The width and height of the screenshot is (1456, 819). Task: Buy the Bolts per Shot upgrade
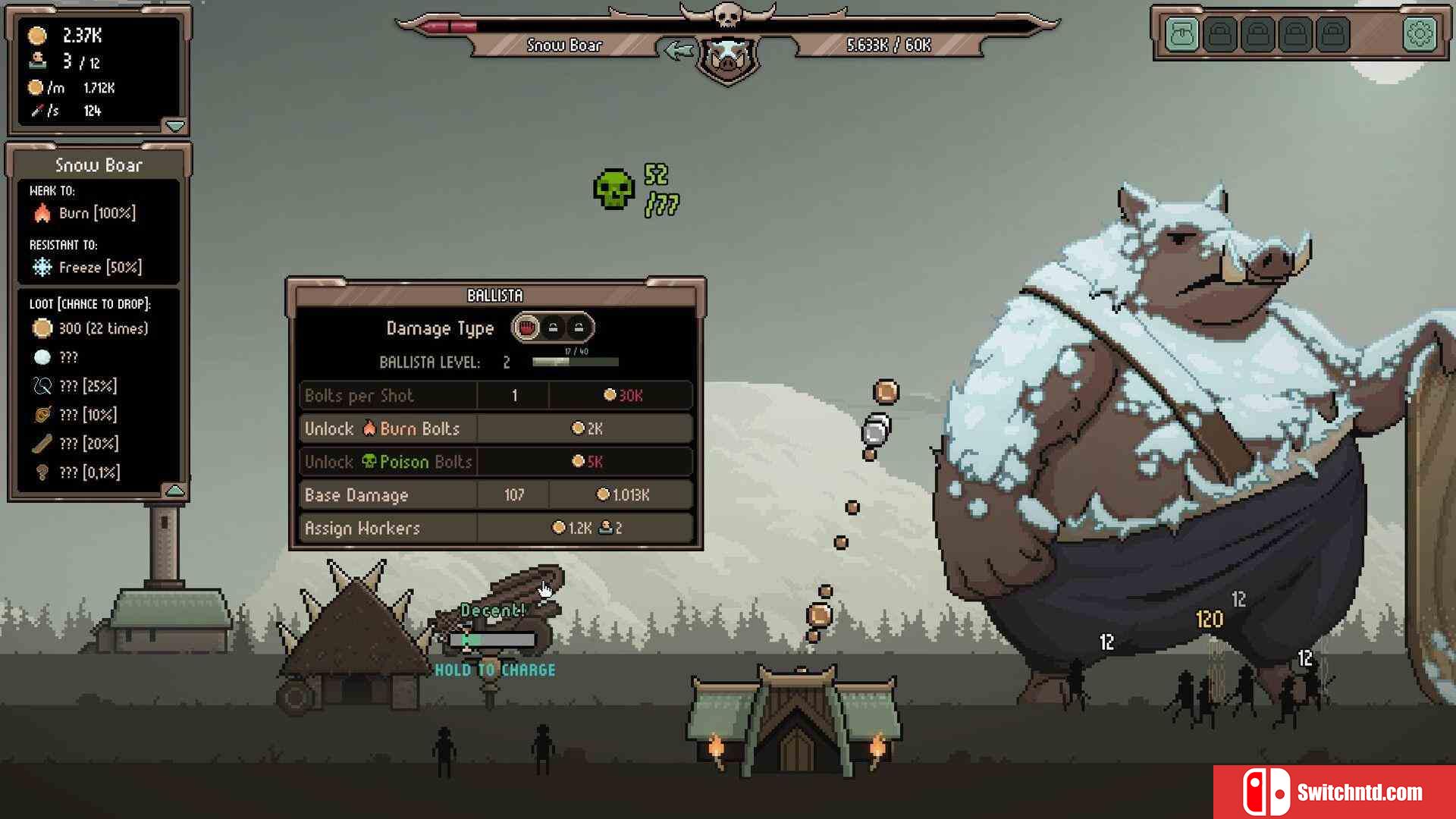click(x=622, y=395)
